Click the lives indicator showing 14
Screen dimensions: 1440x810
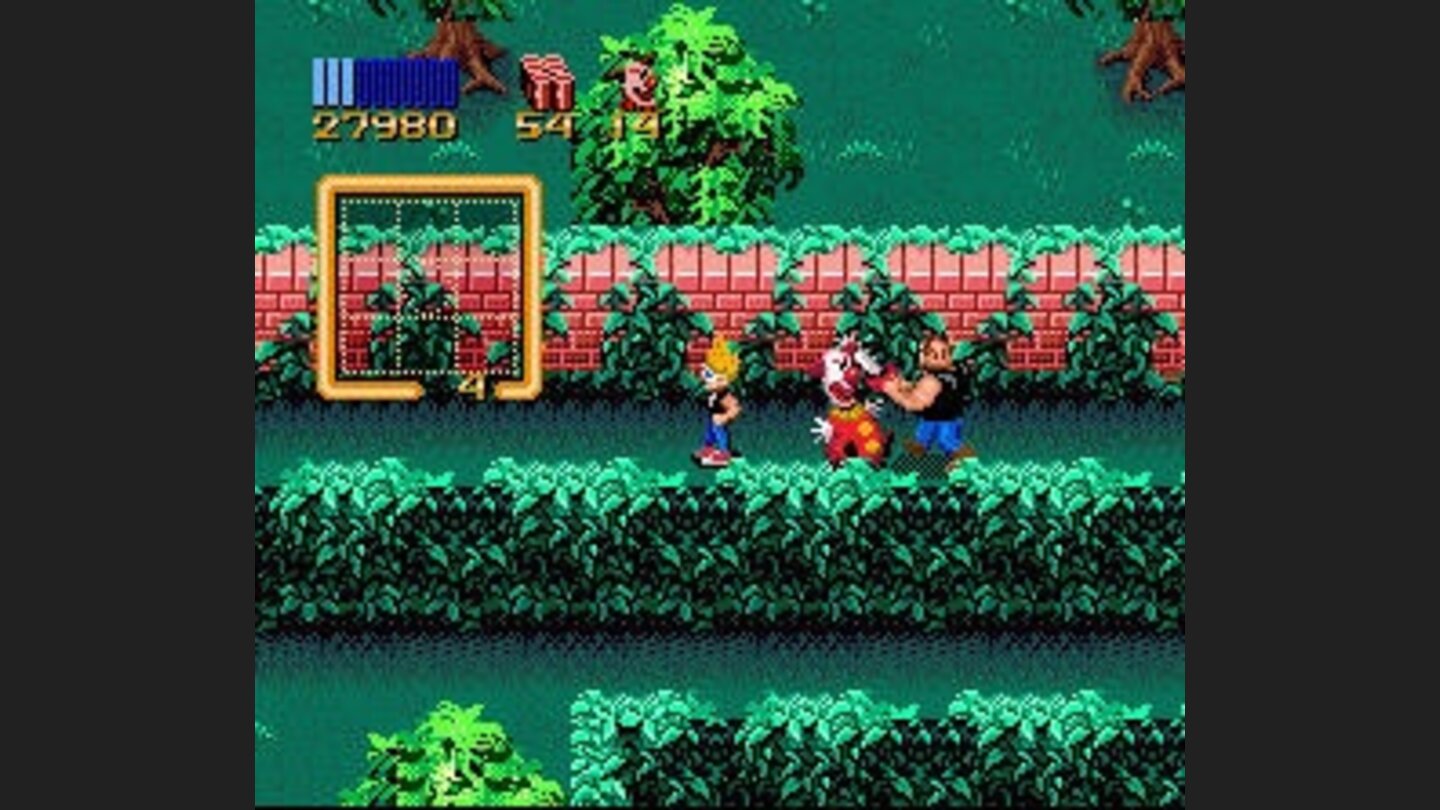click(x=635, y=125)
